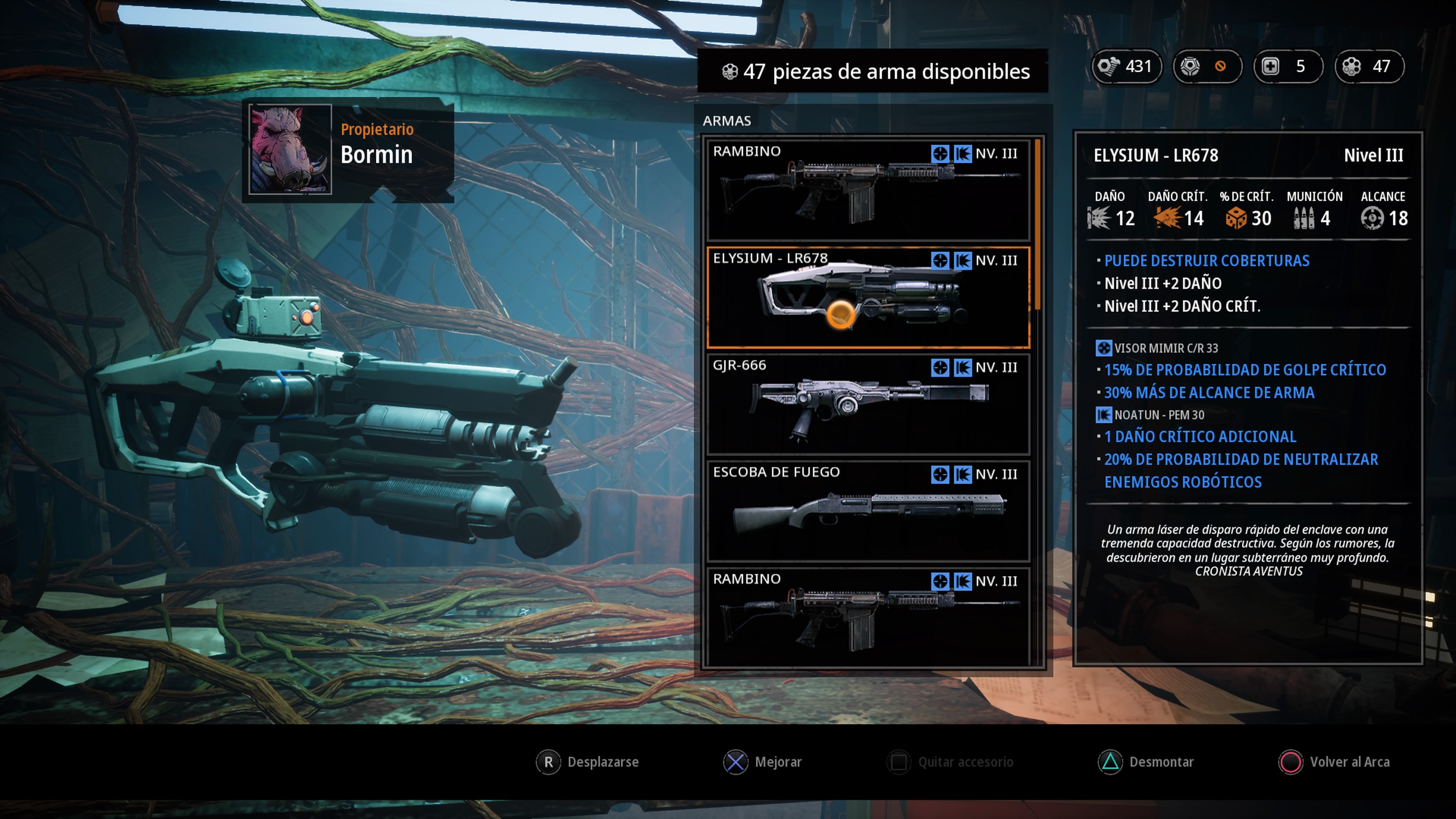
Task: Choose the GJR-666 weapon entry
Action: pyautogui.click(x=868, y=404)
